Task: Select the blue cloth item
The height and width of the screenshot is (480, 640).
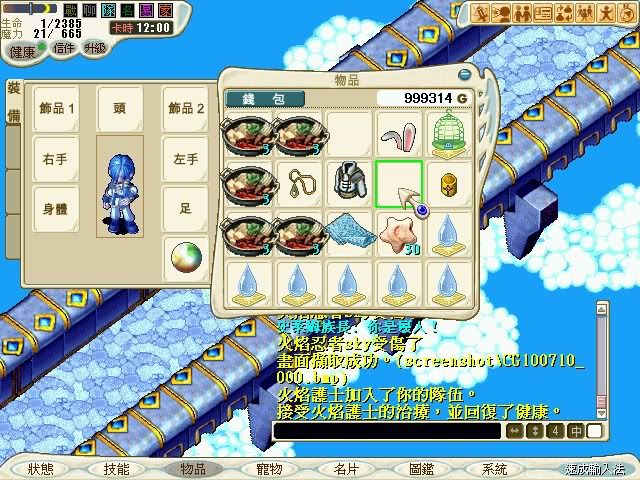Action: click(x=349, y=233)
